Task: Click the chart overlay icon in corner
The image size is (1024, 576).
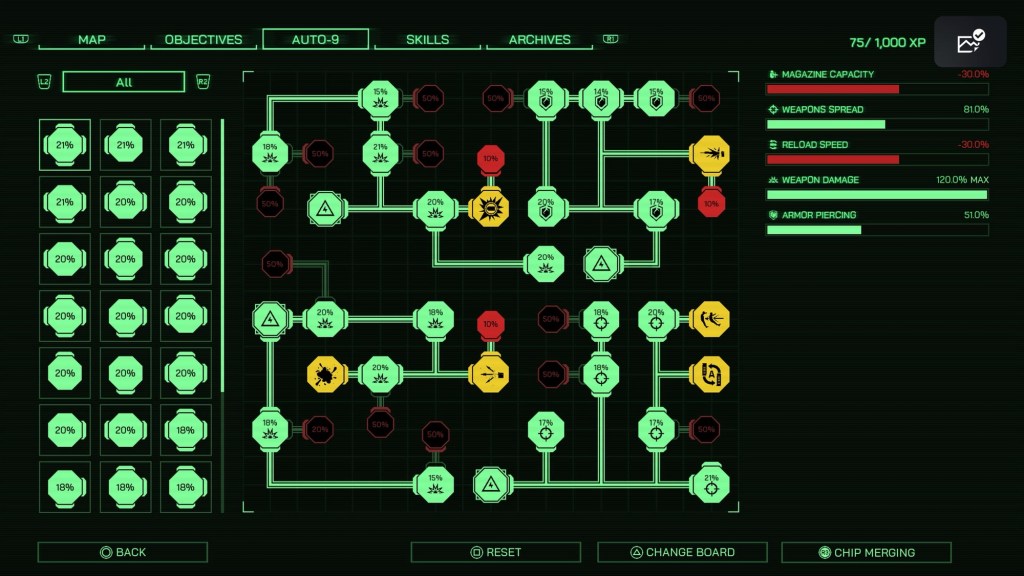Action: pyautogui.click(x=970, y=42)
